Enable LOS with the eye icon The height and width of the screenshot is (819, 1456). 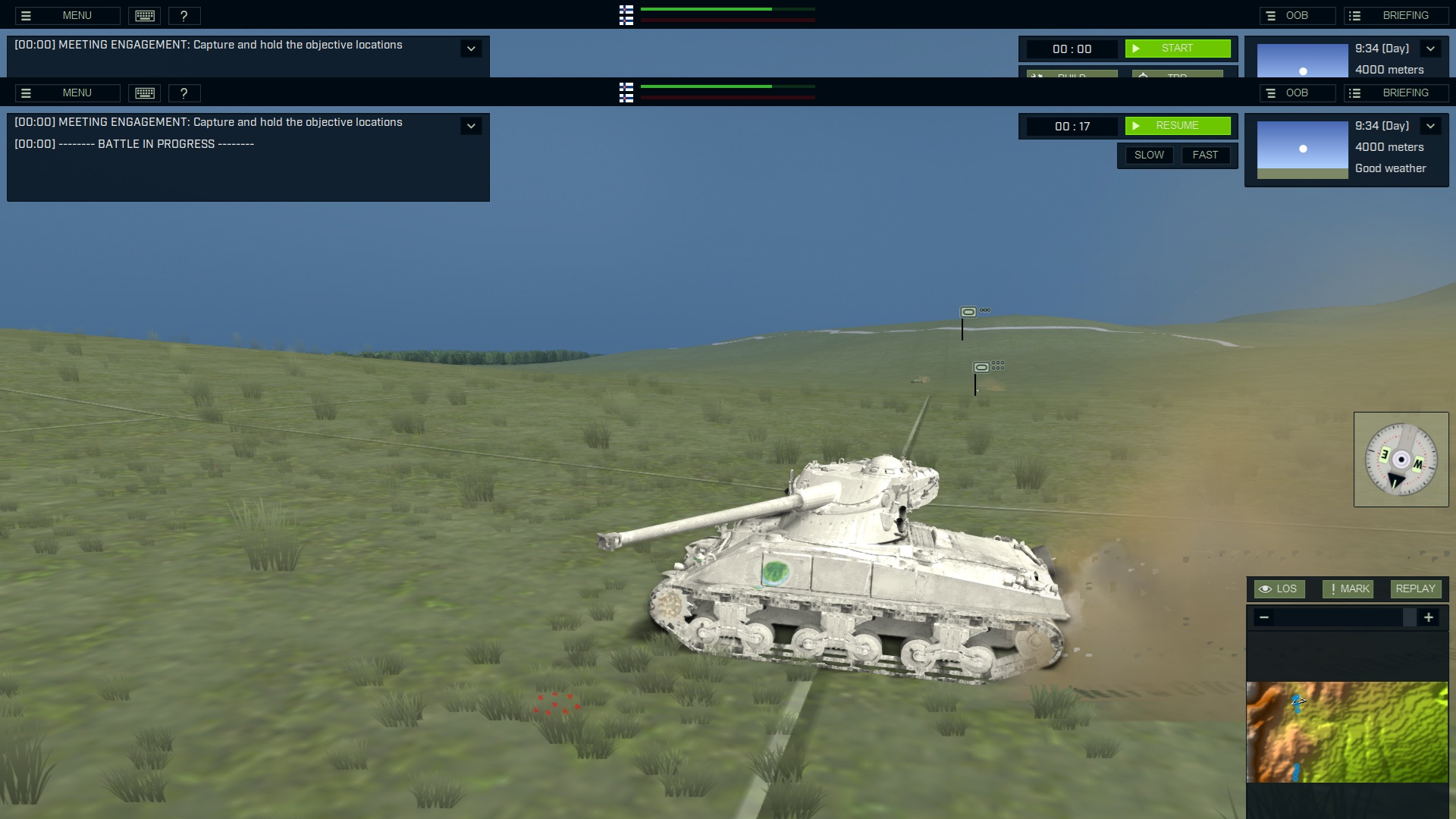tap(1279, 589)
